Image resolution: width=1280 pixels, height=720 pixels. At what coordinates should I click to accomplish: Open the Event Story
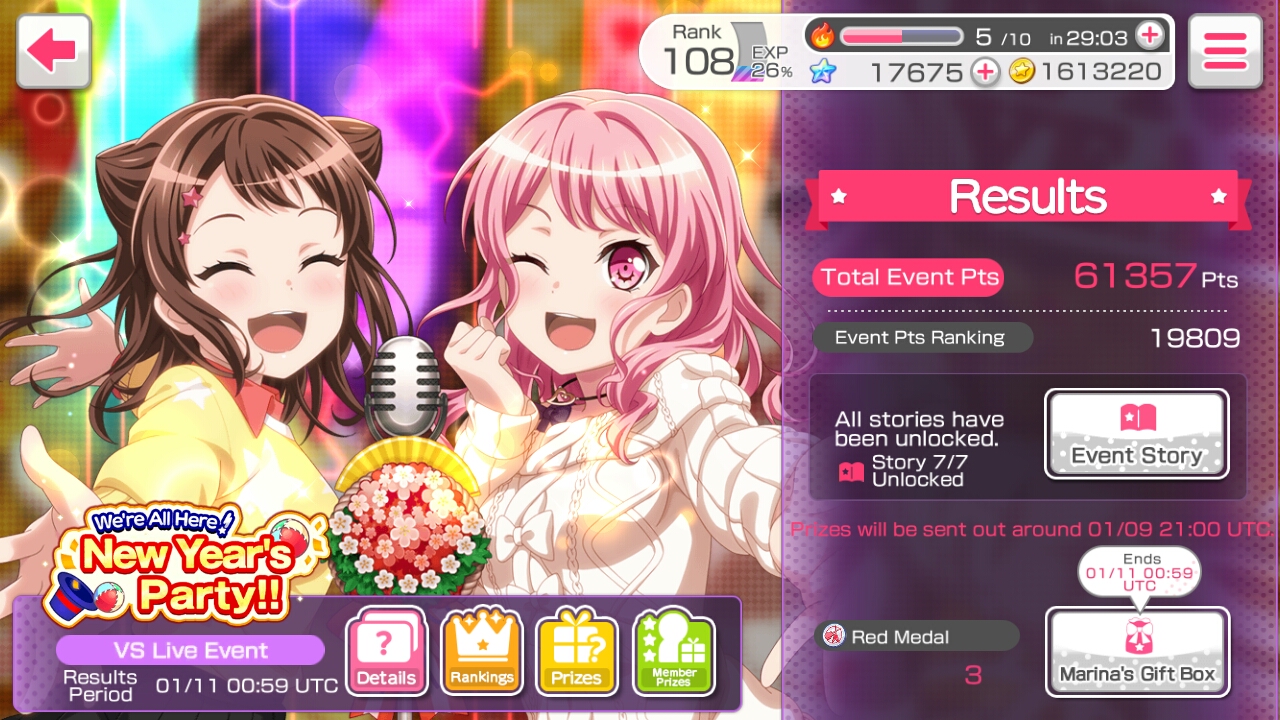click(x=1137, y=434)
